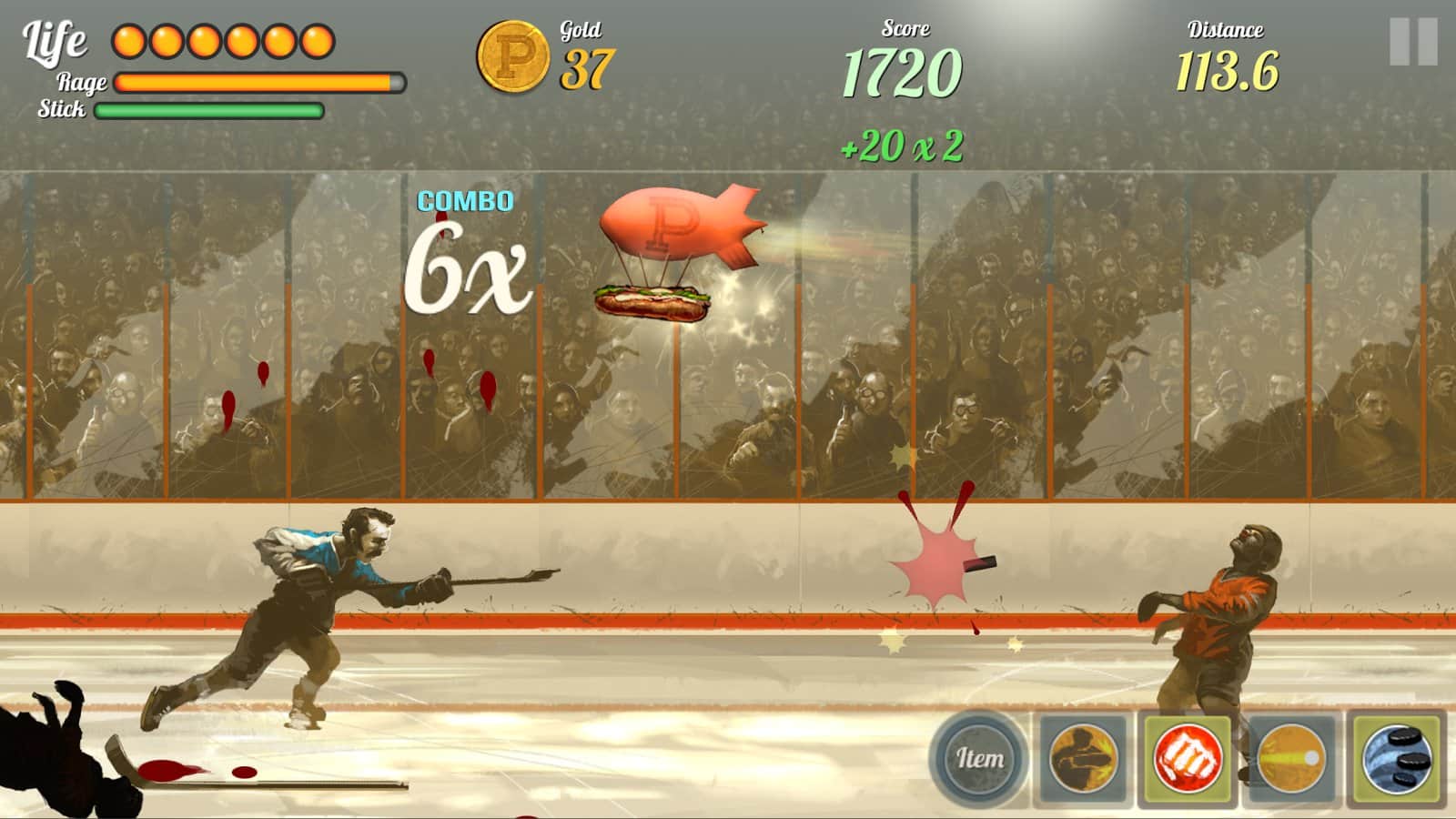
Task: Pause the game
Action: click(x=1412, y=42)
